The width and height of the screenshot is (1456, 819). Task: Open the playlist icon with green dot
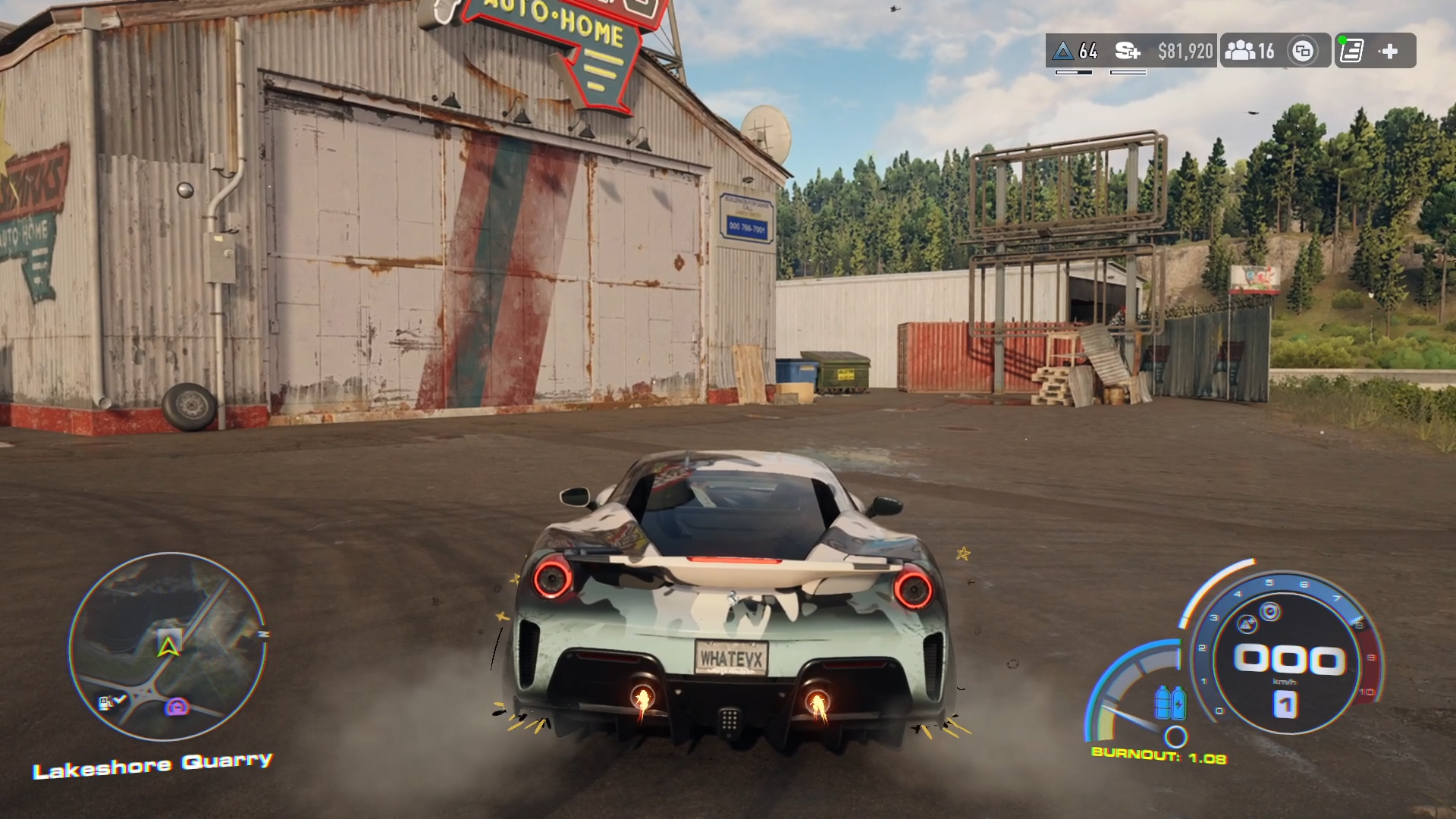coord(1351,51)
